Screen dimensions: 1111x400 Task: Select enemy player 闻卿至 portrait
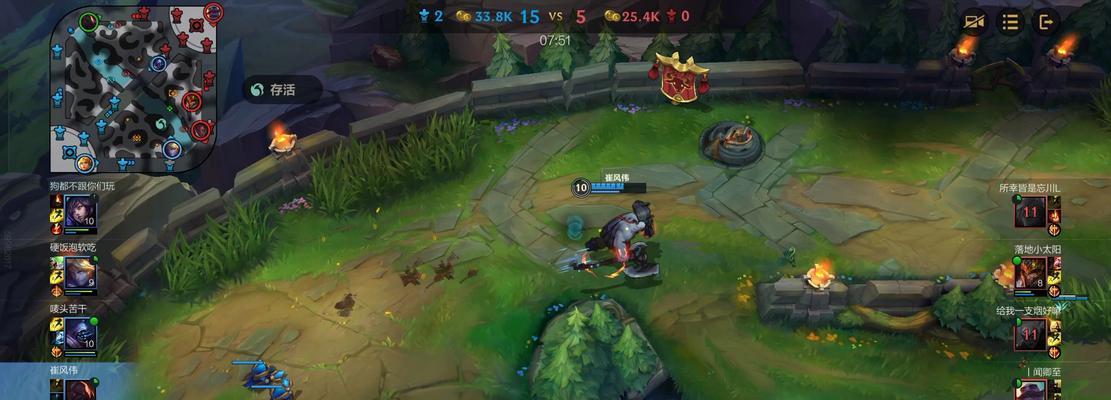tap(1030, 388)
